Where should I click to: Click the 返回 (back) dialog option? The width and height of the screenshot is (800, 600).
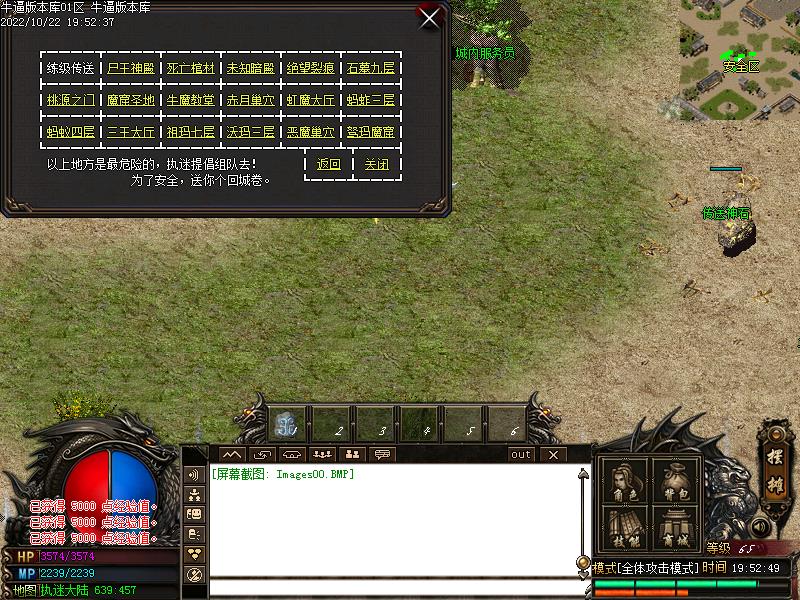328,165
